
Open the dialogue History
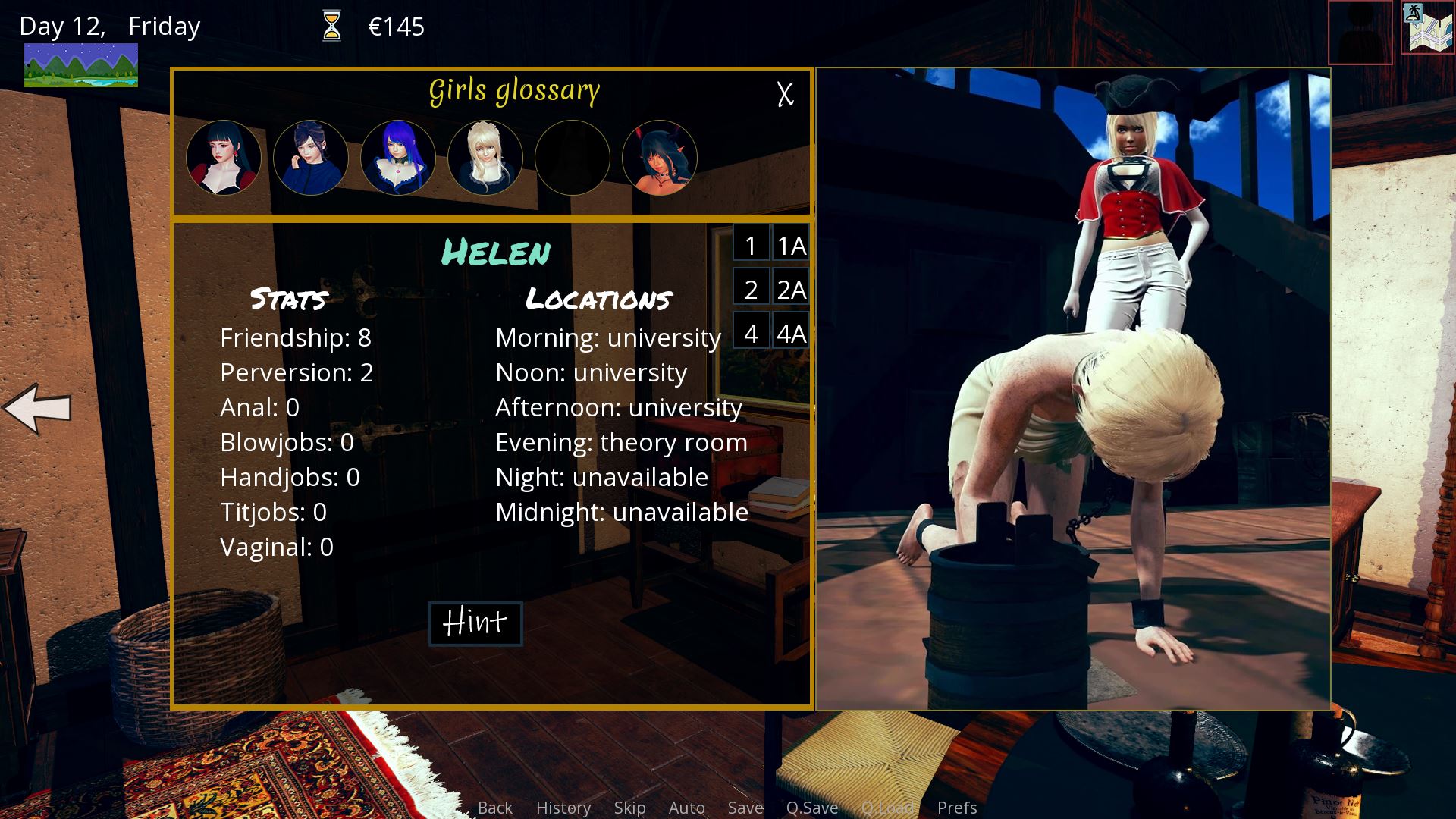563,808
